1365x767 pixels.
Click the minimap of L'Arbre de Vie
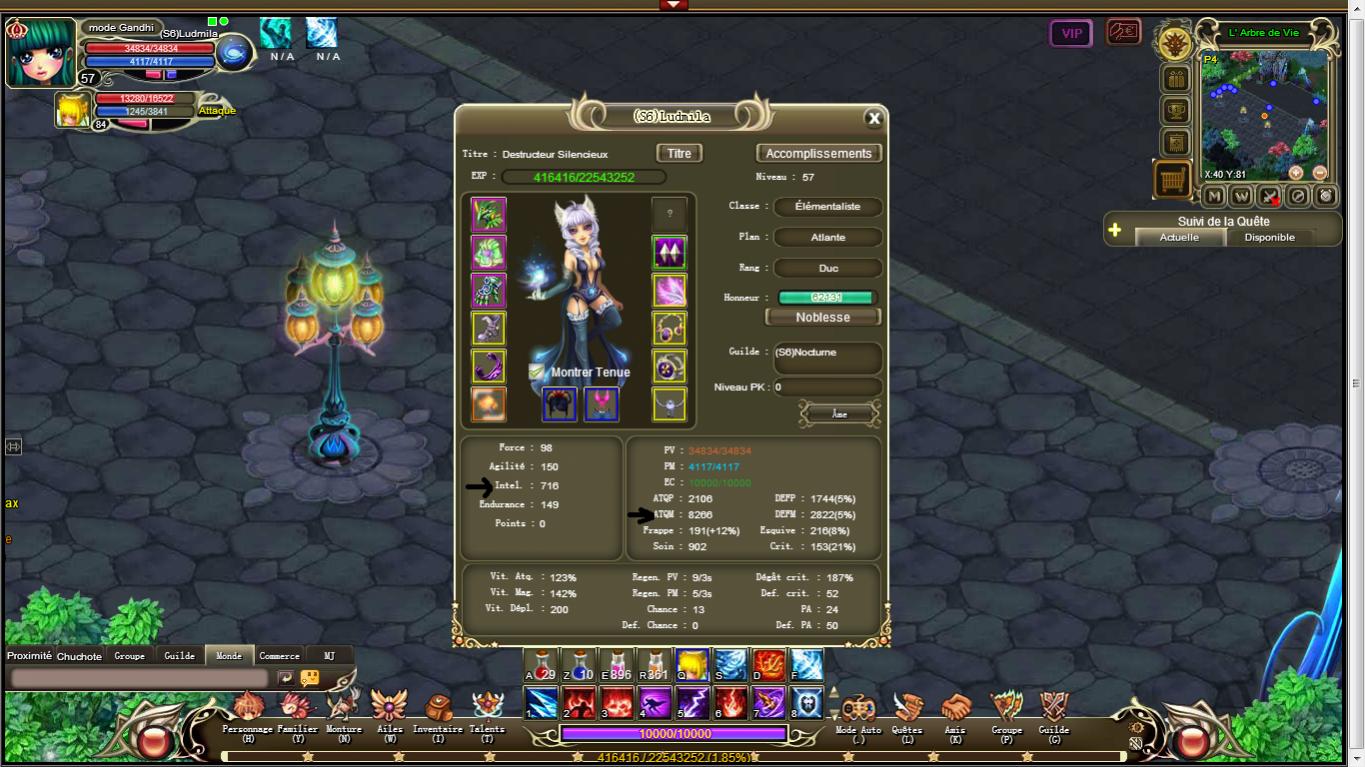[1265, 115]
